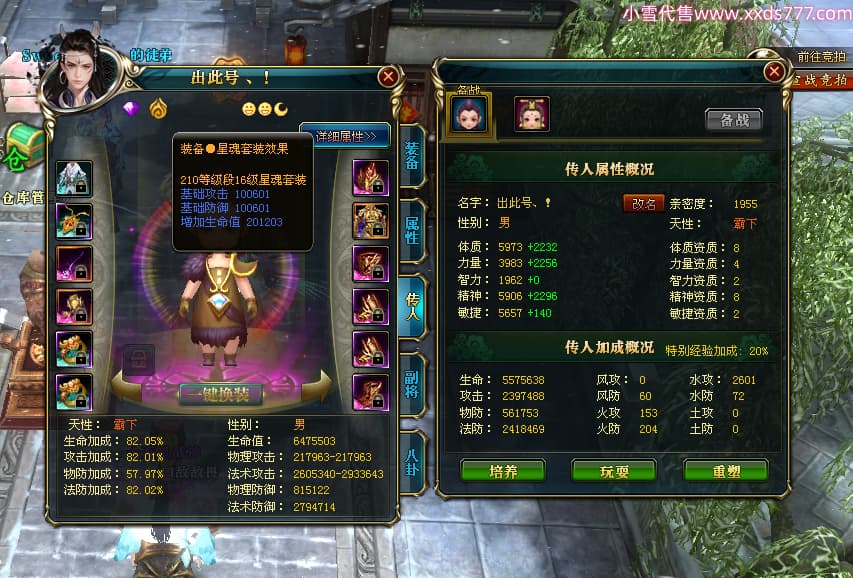Viewport: 853px width, 578px height.
Task: Select the crowned heir portrait
Action: pos(532,113)
